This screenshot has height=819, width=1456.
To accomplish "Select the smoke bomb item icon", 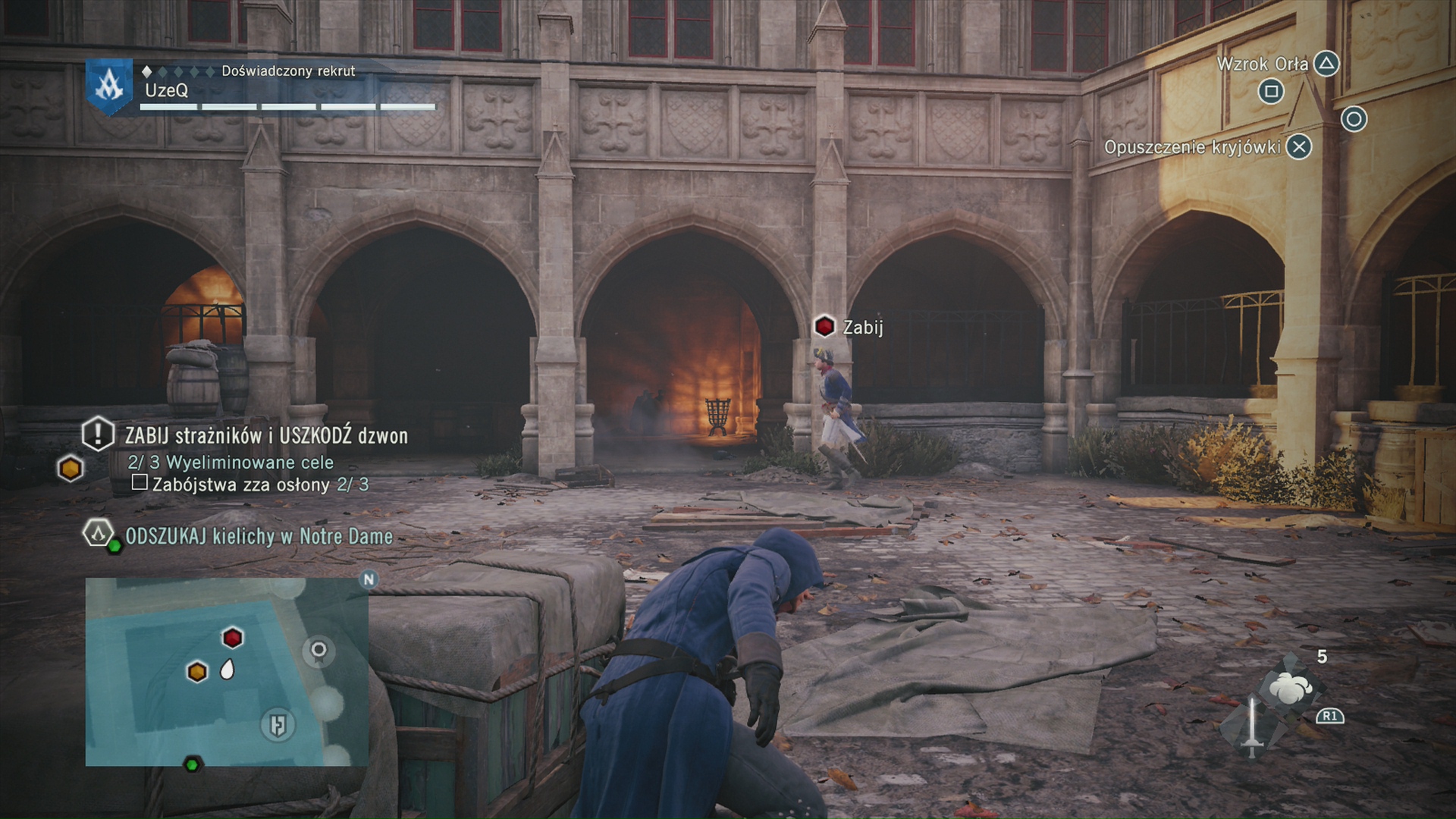I will tap(1291, 687).
